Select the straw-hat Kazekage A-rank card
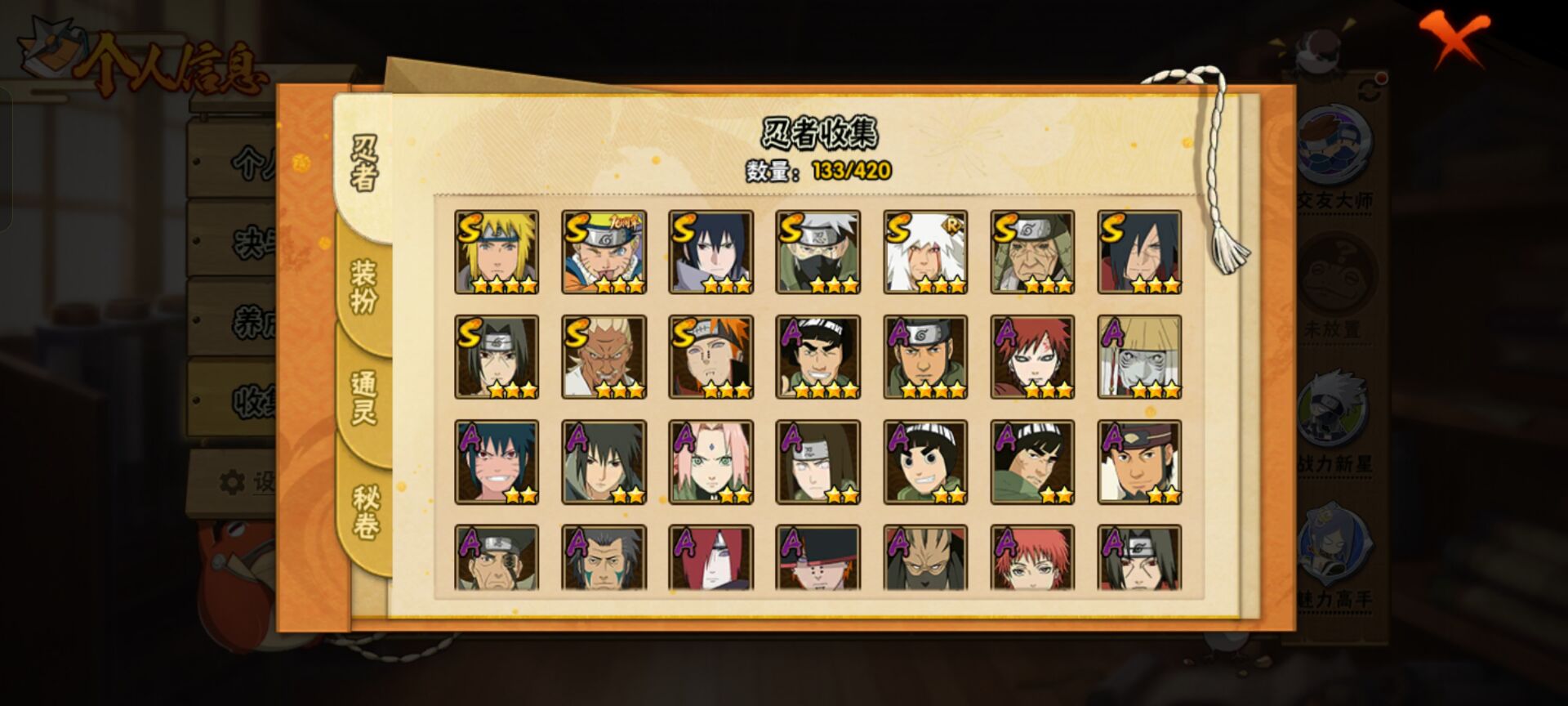 (1139, 357)
